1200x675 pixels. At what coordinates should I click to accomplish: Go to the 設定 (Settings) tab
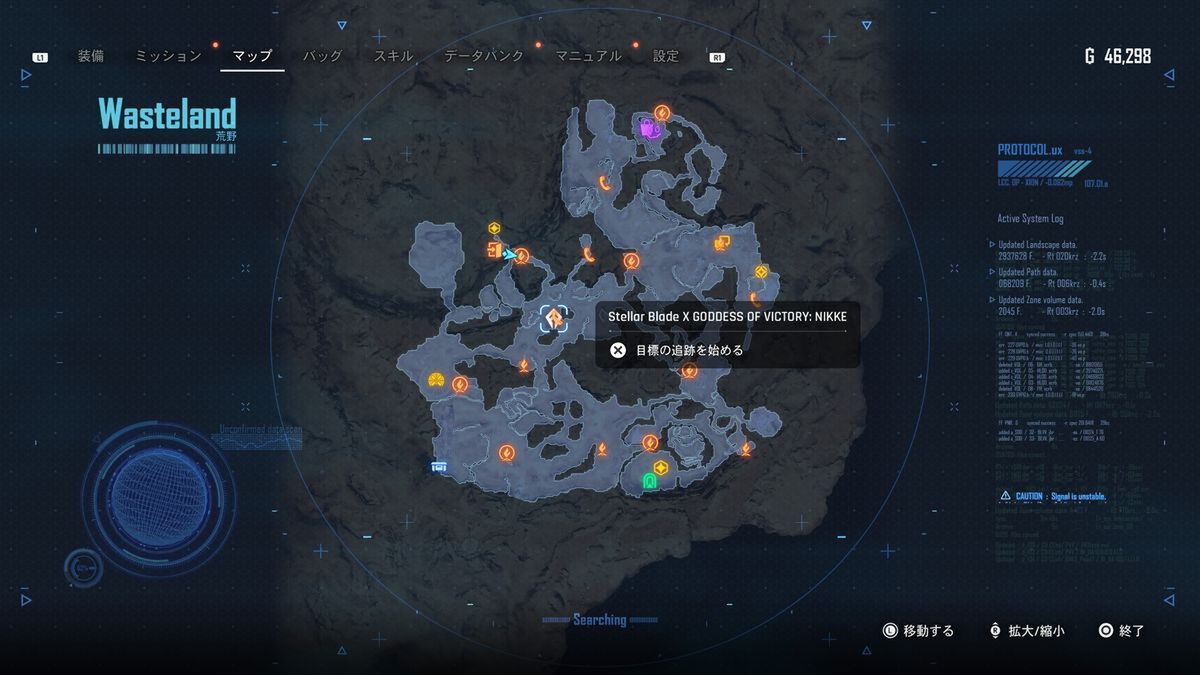click(x=666, y=56)
